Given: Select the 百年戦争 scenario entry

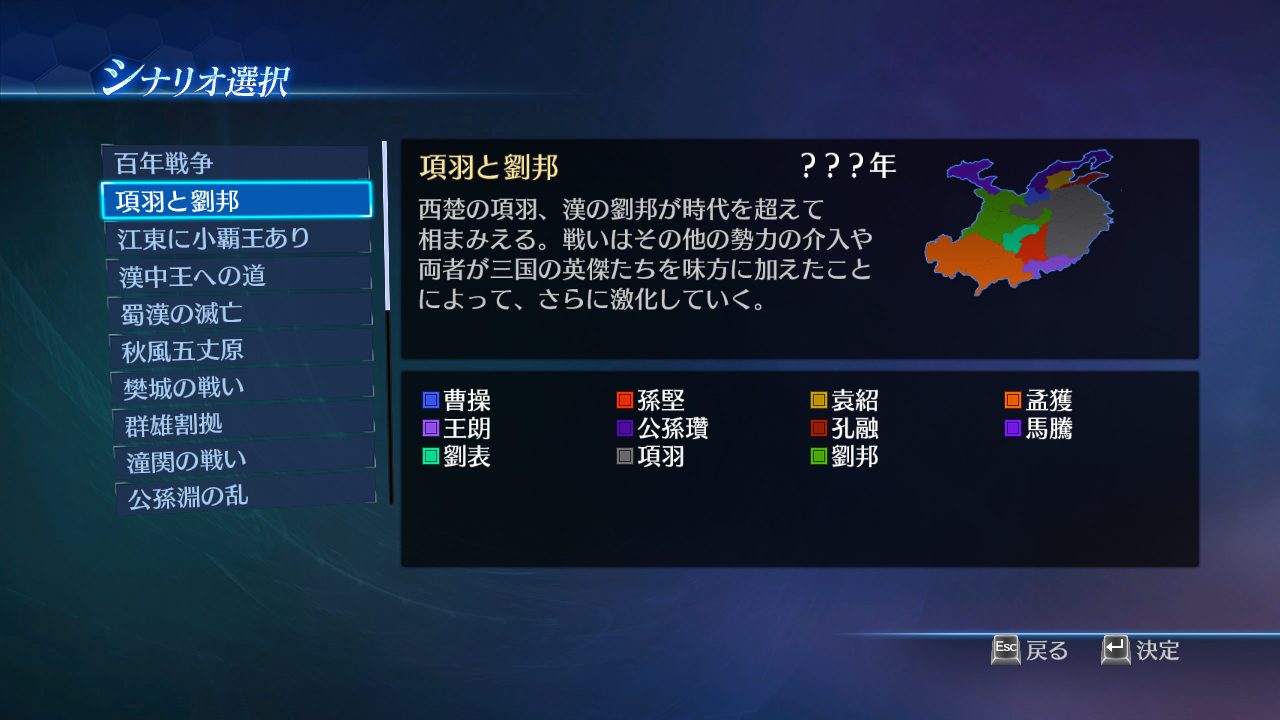Looking at the screenshot, I should [237, 162].
